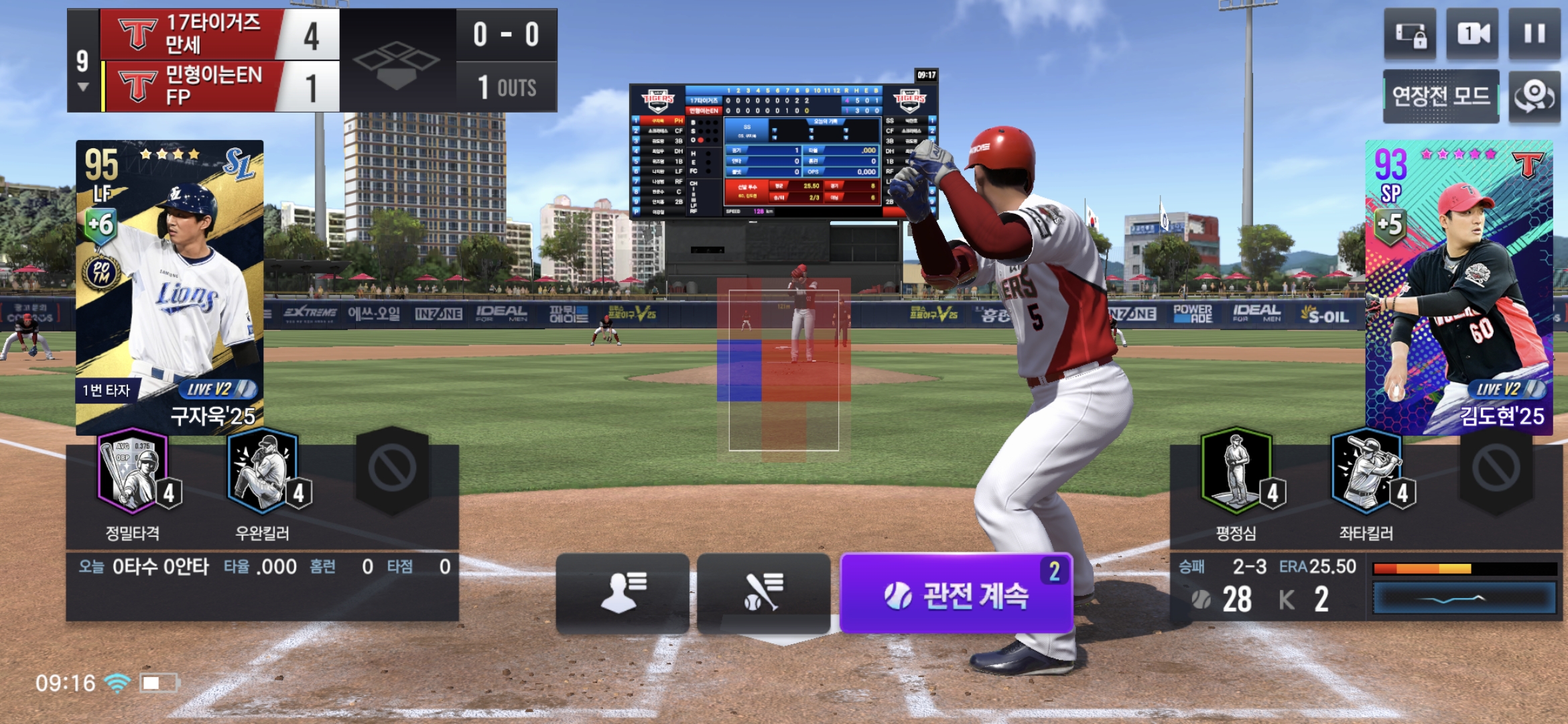Open the player lineup list button

click(623, 593)
